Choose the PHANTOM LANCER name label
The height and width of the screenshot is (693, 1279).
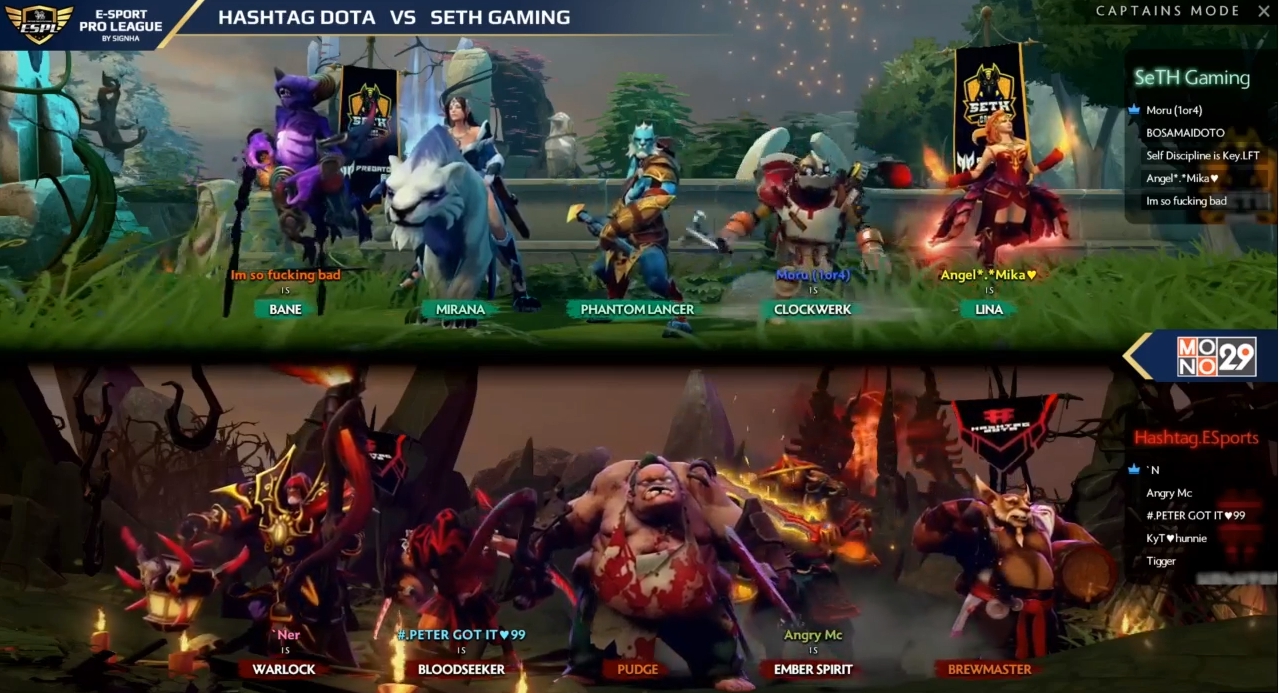click(637, 309)
